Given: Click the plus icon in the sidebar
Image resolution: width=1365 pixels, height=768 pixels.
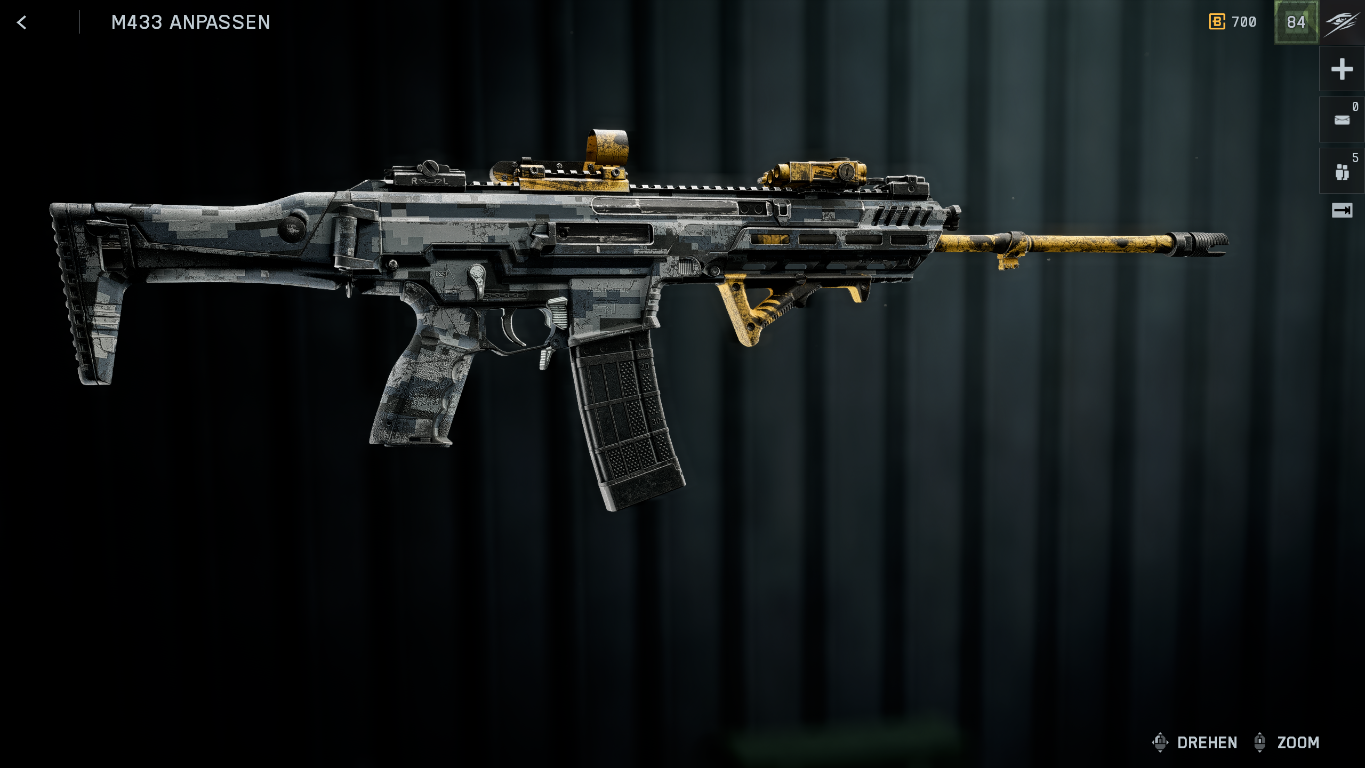Looking at the screenshot, I should click(x=1342, y=68).
